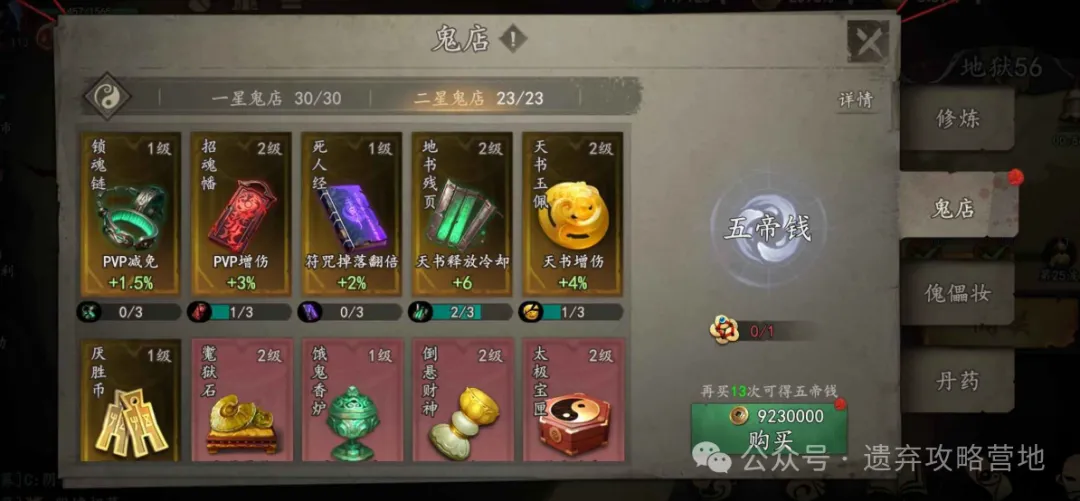Choose the 厌胜币 coin card
The image size is (1080, 501).
click(x=131, y=400)
